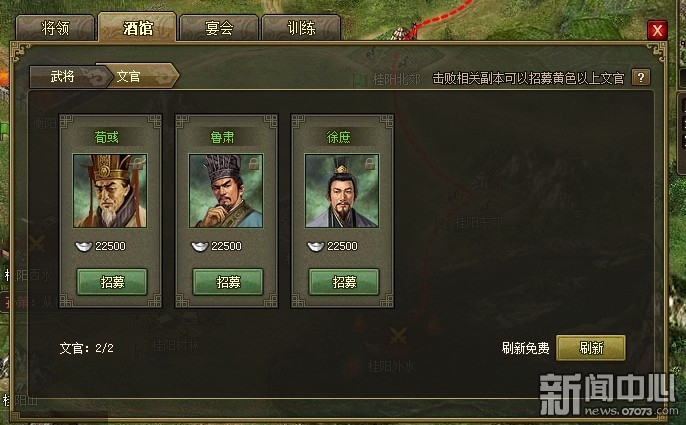The image size is (686, 425).
Task: Switch to the 将领 tab
Action: [x=54, y=28]
